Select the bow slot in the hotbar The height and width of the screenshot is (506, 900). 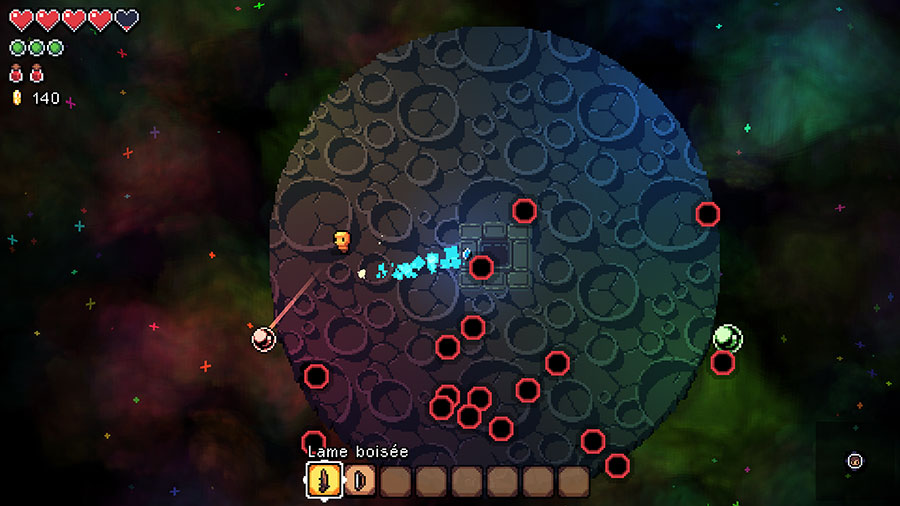coord(359,481)
